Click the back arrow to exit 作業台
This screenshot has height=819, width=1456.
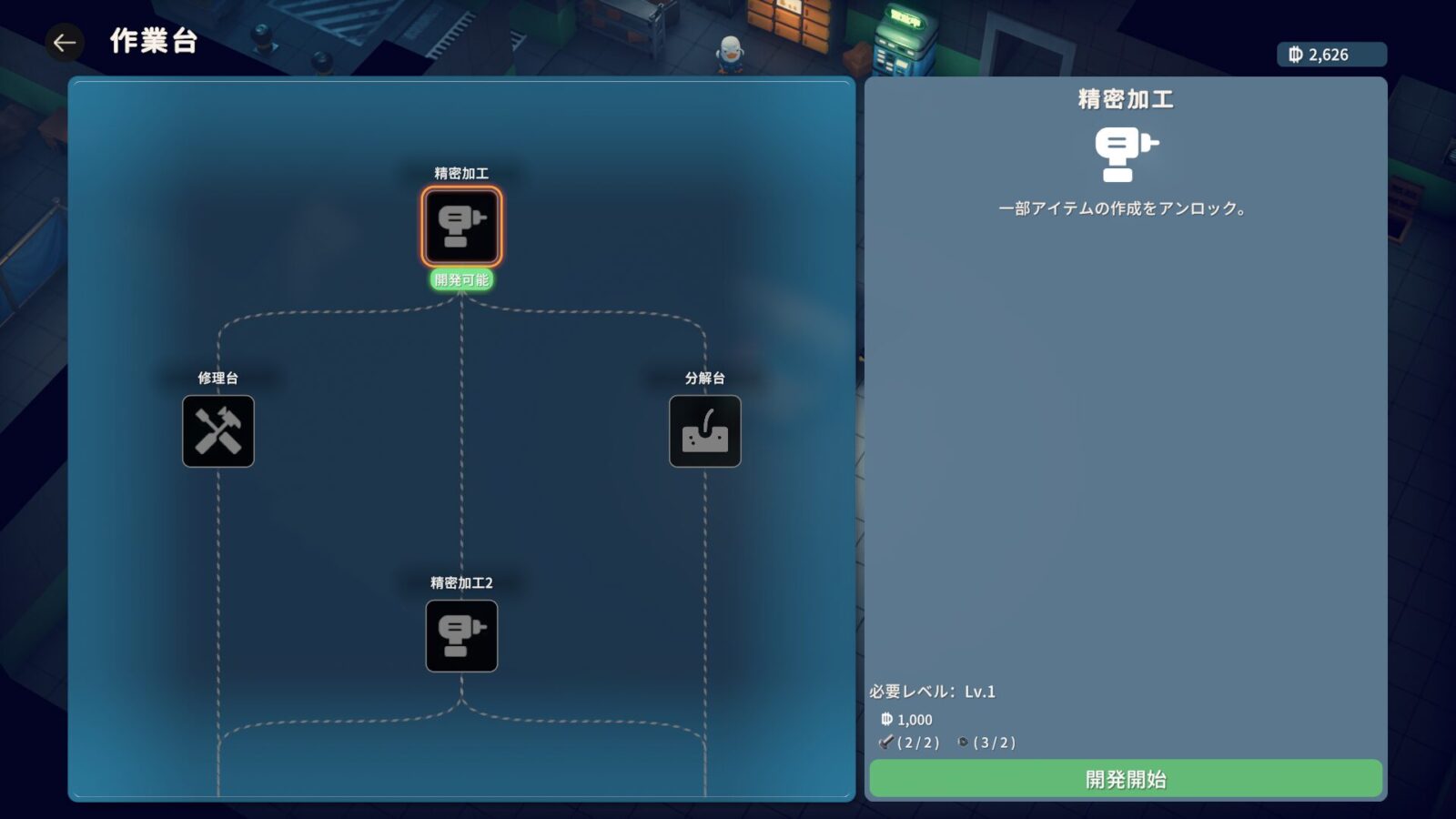[63, 42]
